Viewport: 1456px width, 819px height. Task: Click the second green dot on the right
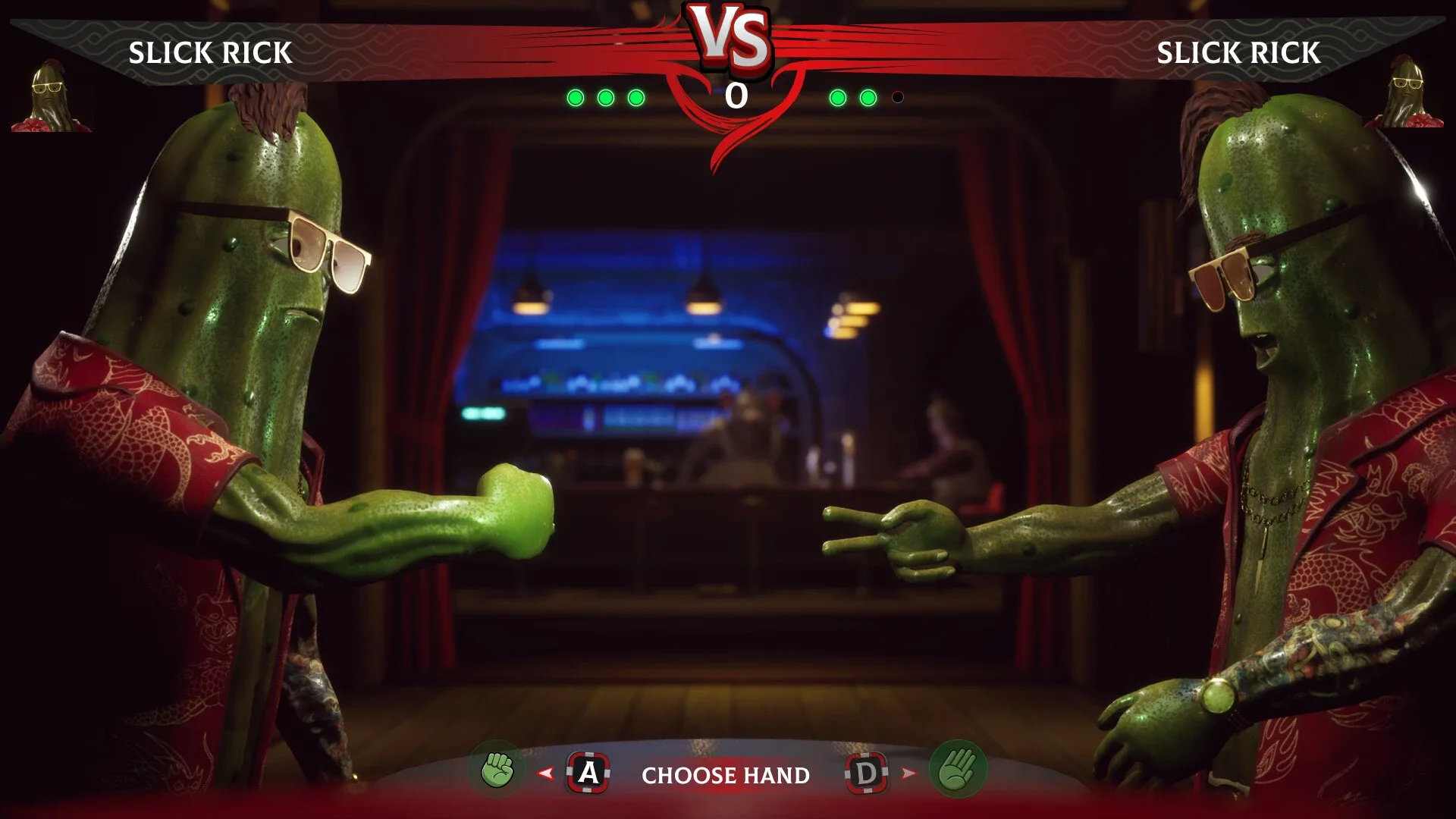(867, 97)
